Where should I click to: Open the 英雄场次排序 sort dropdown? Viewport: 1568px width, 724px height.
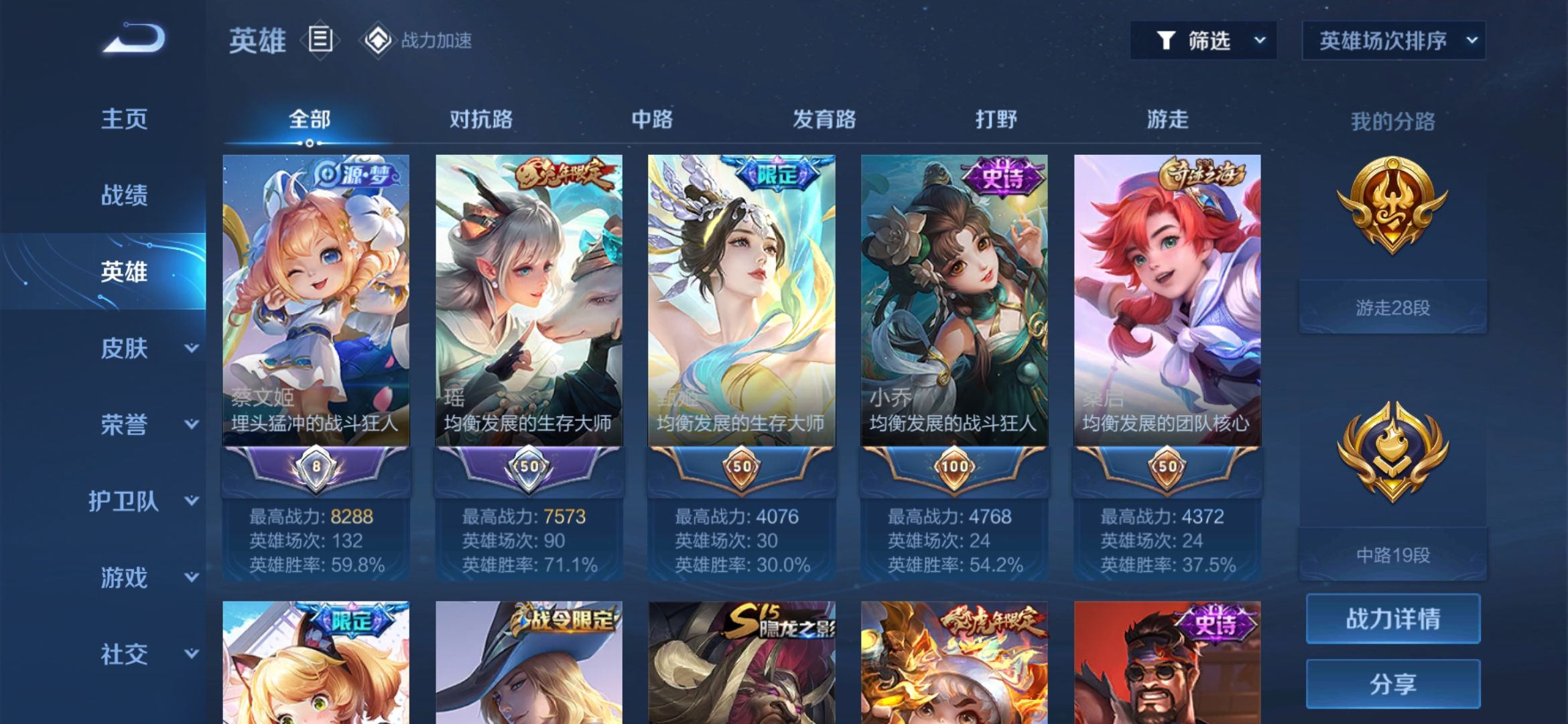click(x=1393, y=41)
